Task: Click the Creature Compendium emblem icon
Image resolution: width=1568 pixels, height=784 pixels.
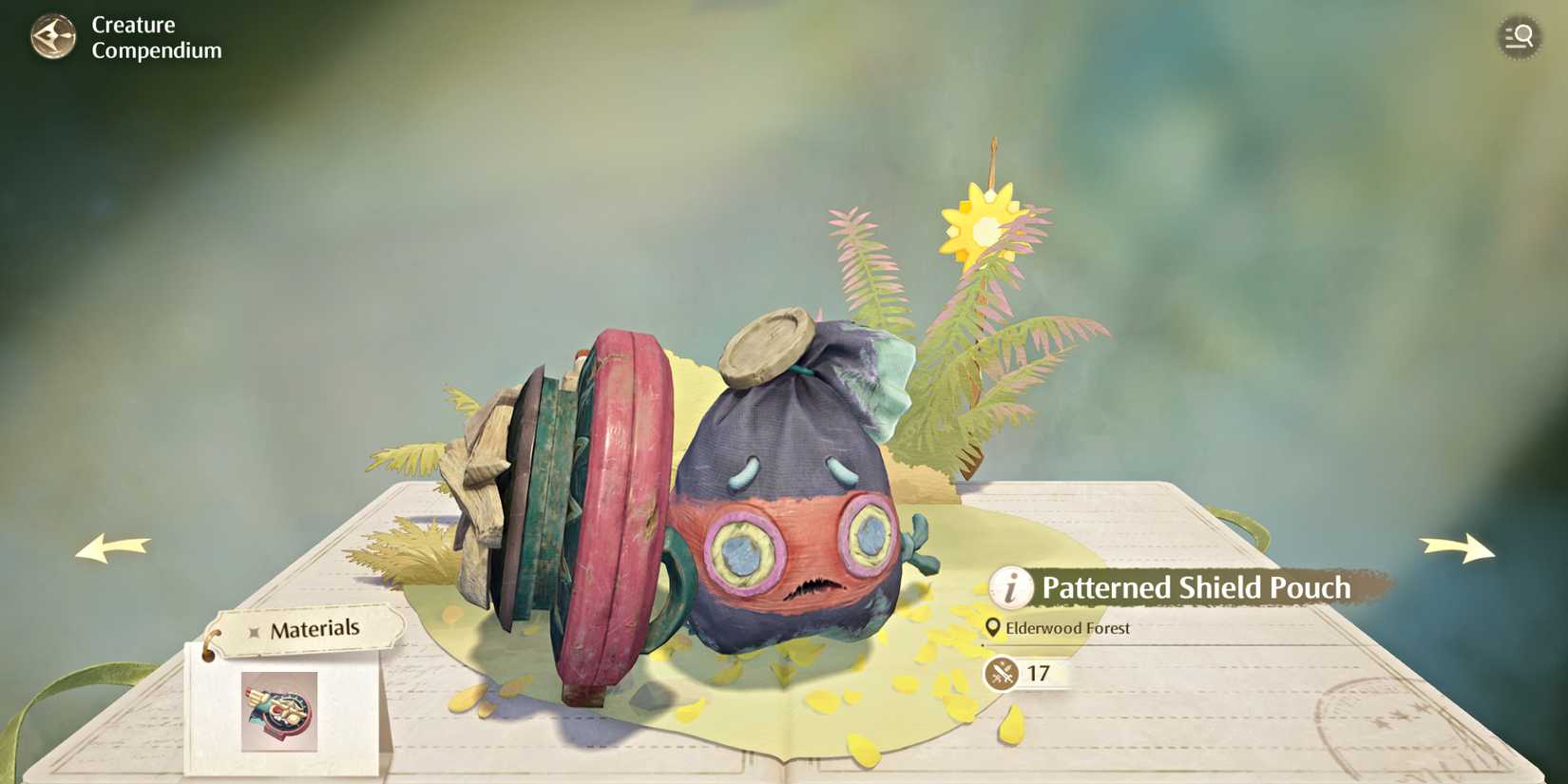Action: click(54, 38)
